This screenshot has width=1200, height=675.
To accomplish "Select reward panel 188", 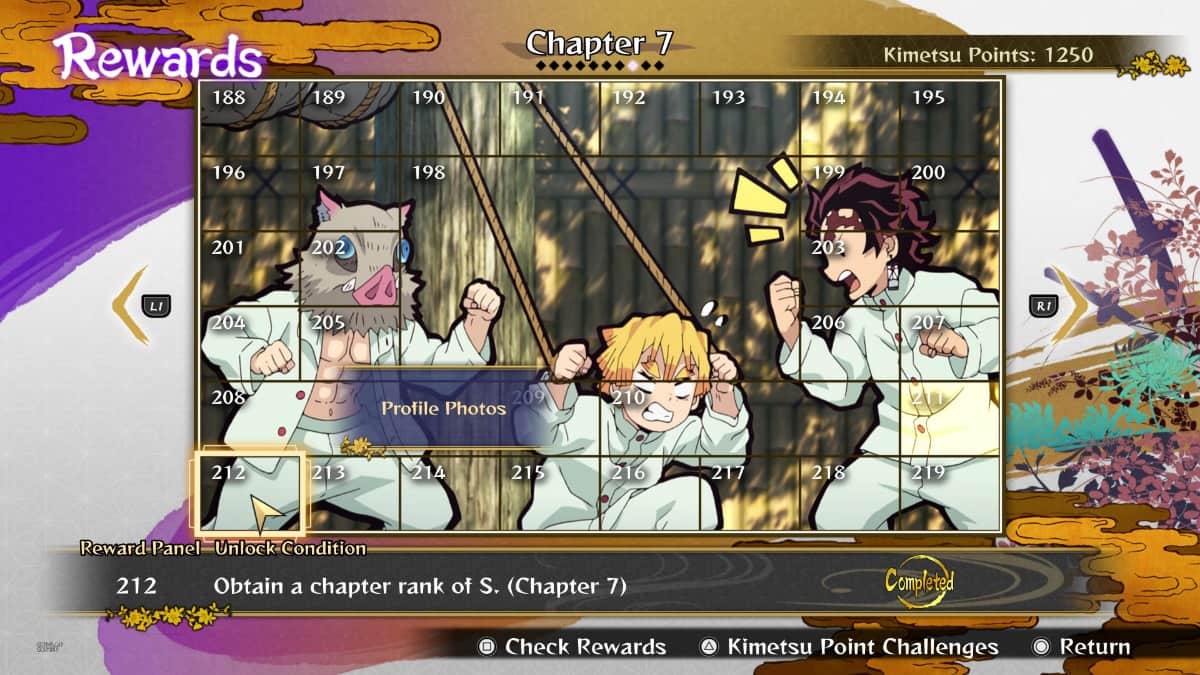I will point(250,118).
